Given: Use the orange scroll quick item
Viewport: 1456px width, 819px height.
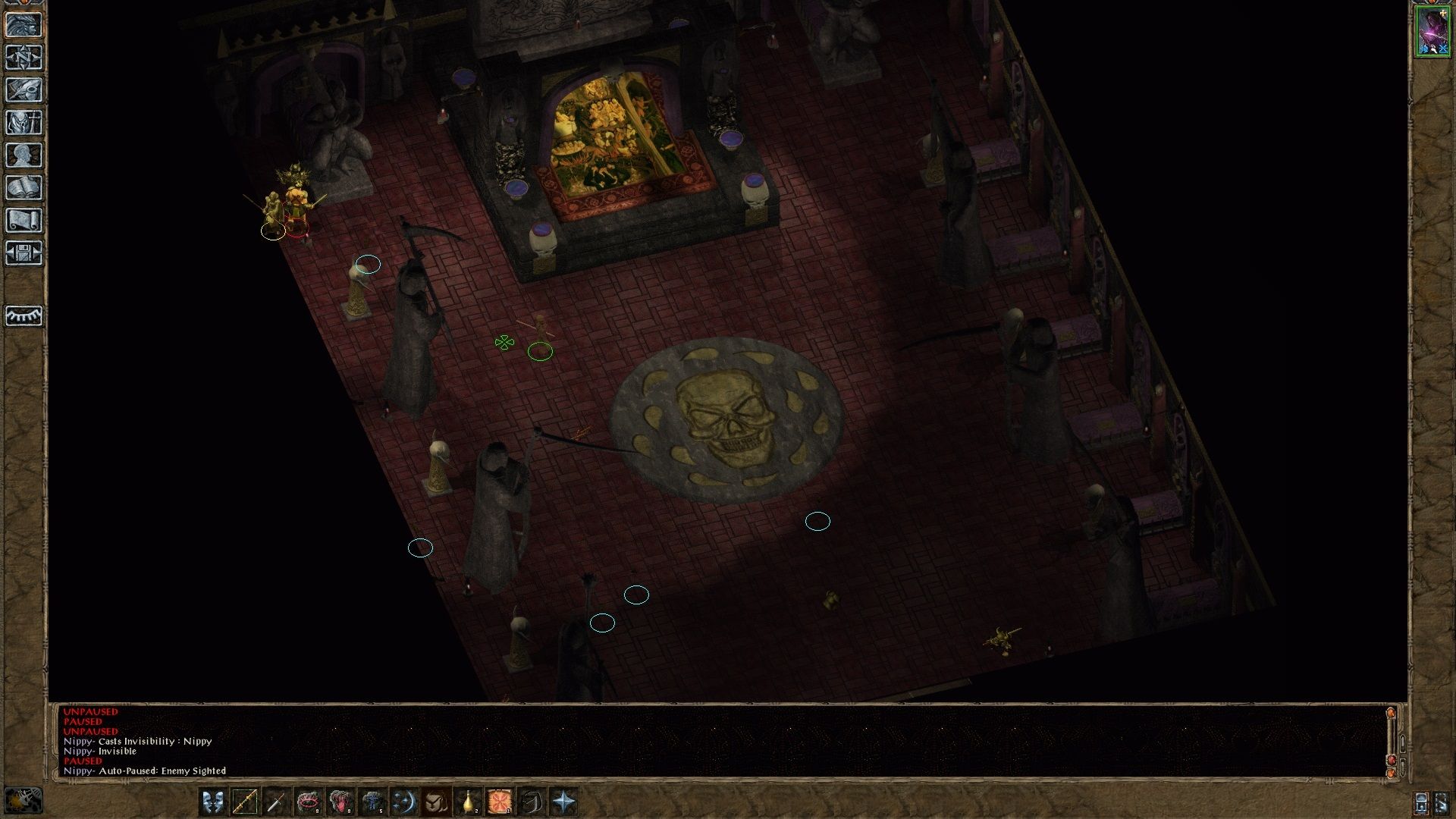Looking at the screenshot, I should point(500,802).
